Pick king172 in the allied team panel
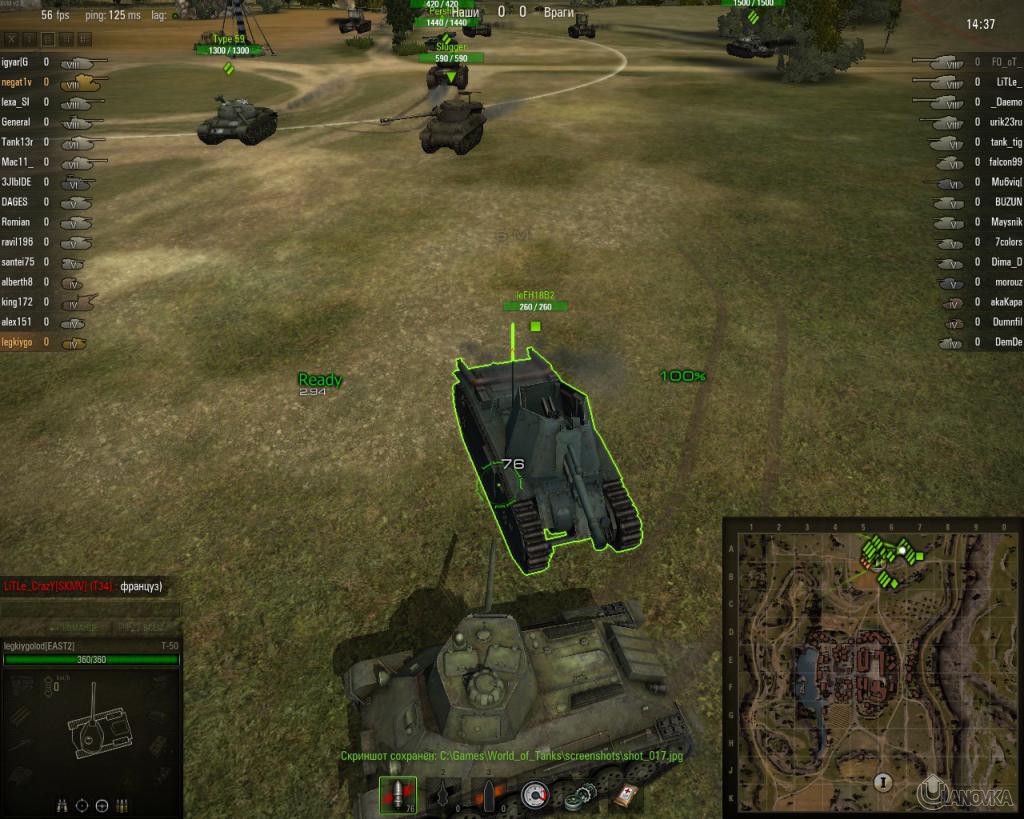The width and height of the screenshot is (1024, 819). click(16, 302)
